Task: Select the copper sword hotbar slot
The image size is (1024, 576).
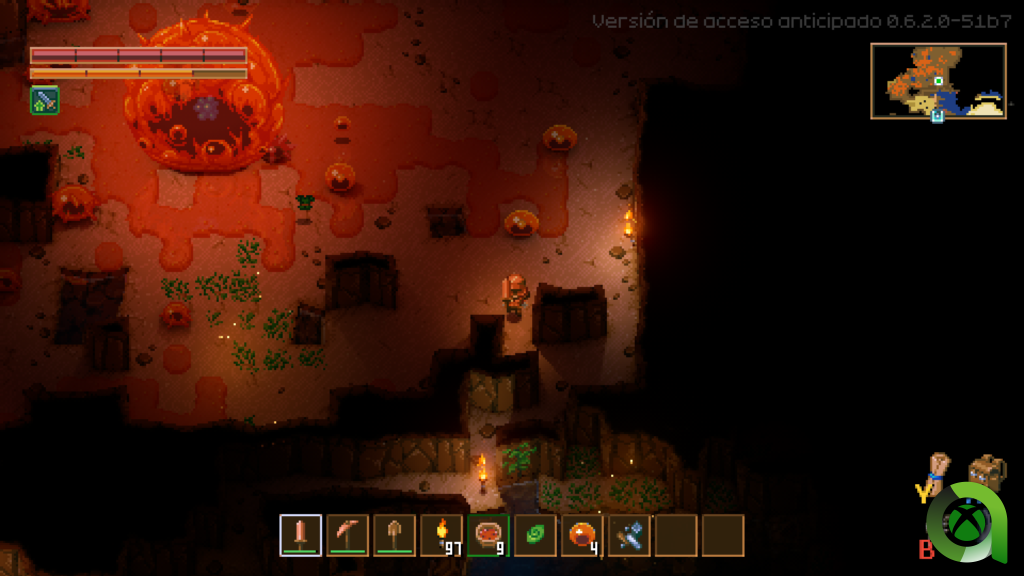Action: pos(300,535)
